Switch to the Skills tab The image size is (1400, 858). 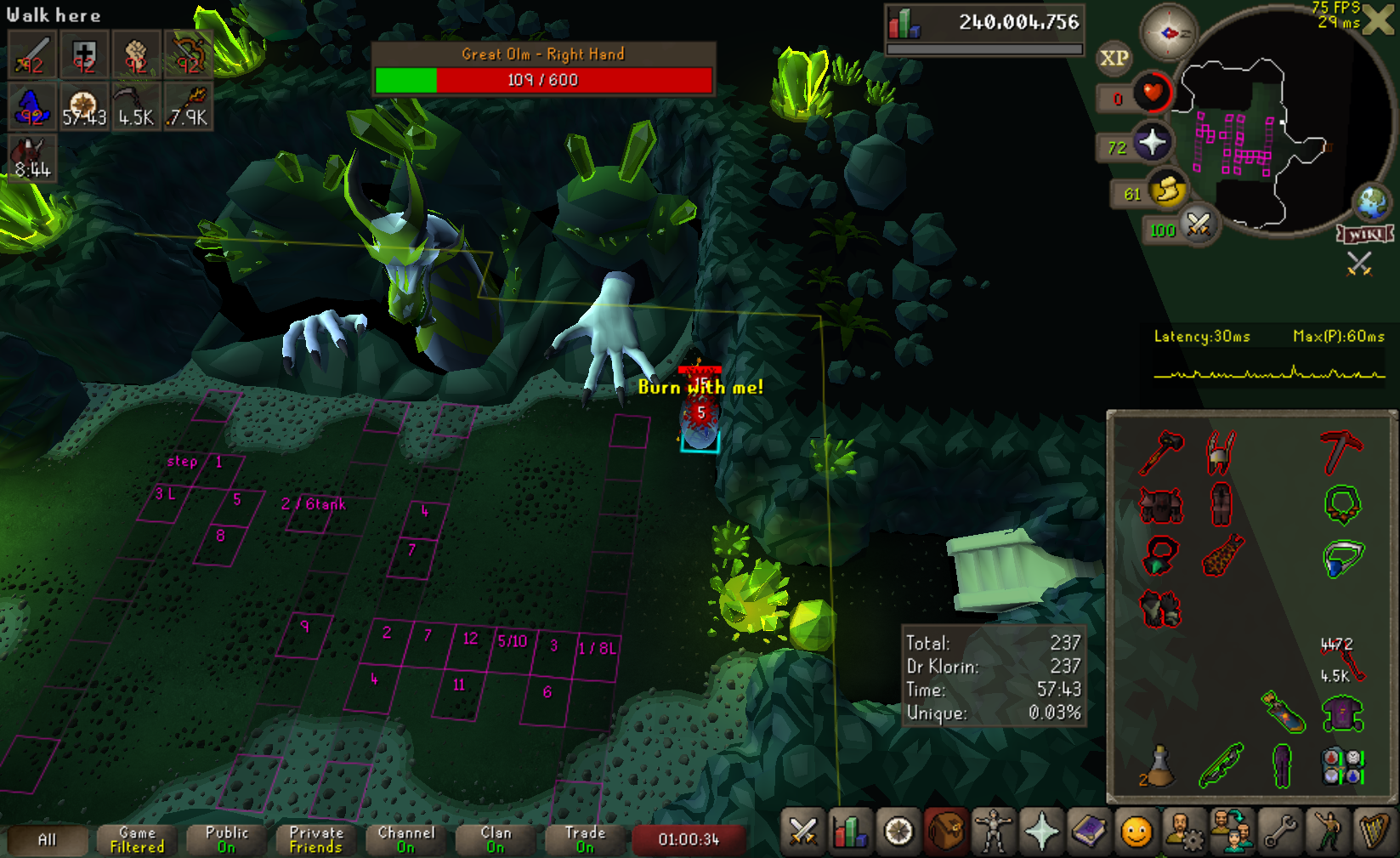coord(850,832)
